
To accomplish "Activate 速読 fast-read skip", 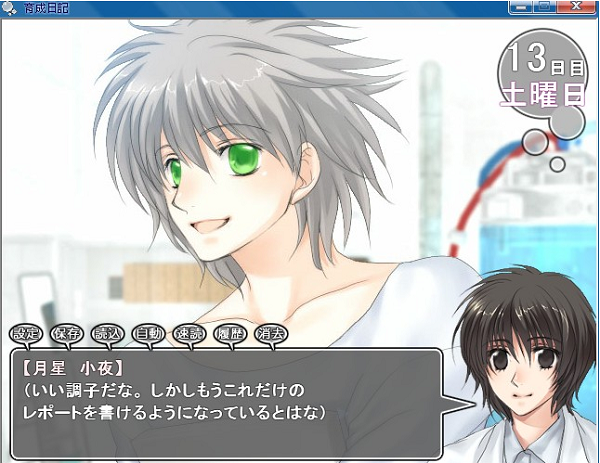I will click(x=189, y=332).
